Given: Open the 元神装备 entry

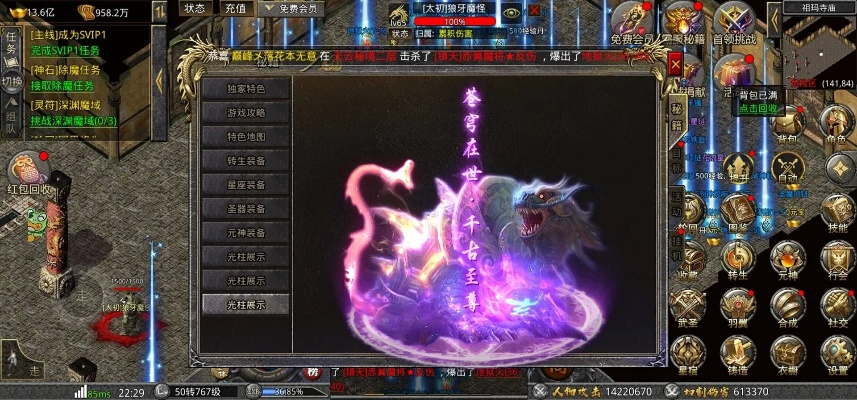Looking at the screenshot, I should pos(247,233).
